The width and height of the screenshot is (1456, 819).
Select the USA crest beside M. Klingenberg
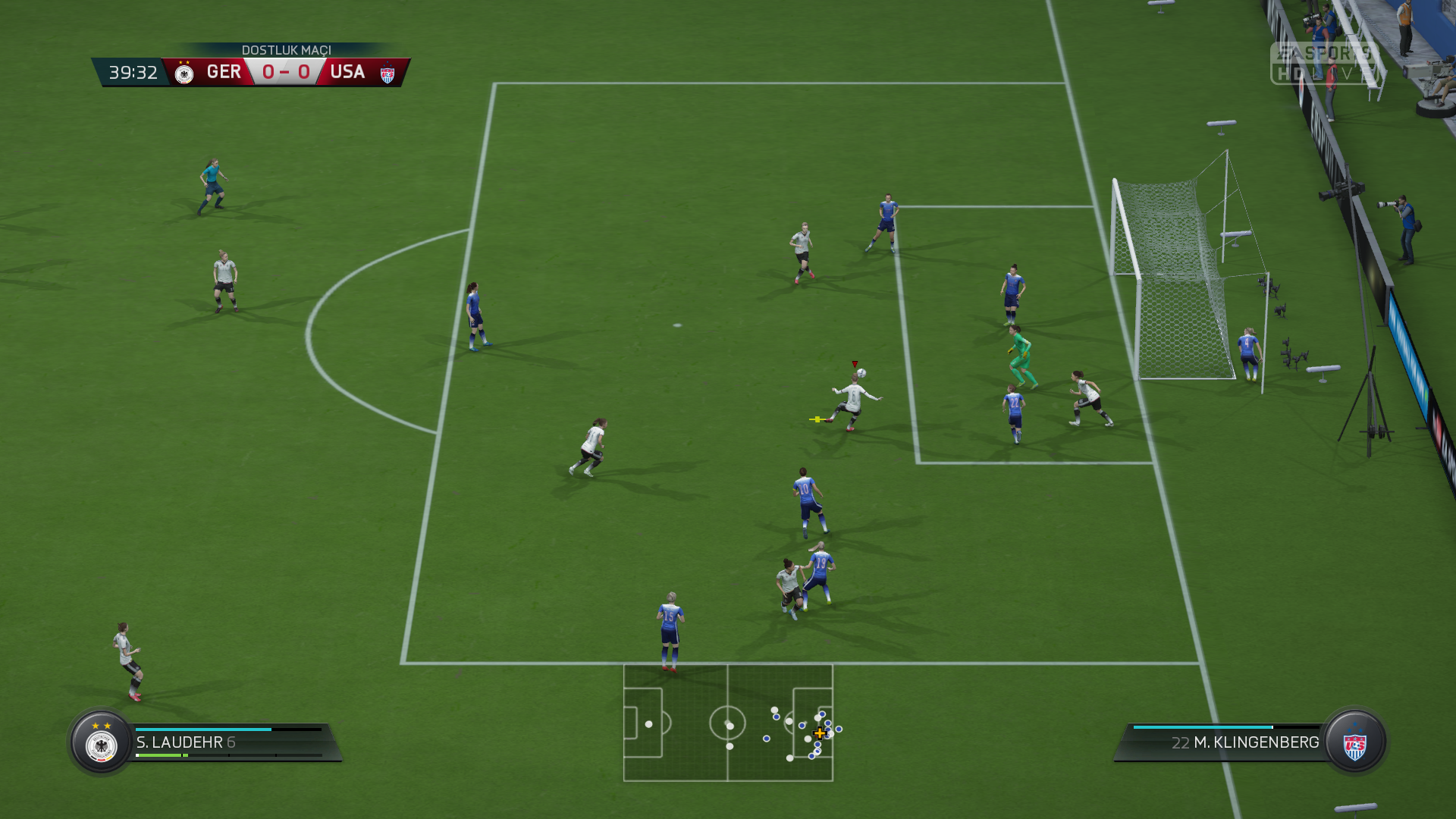[x=1354, y=743]
